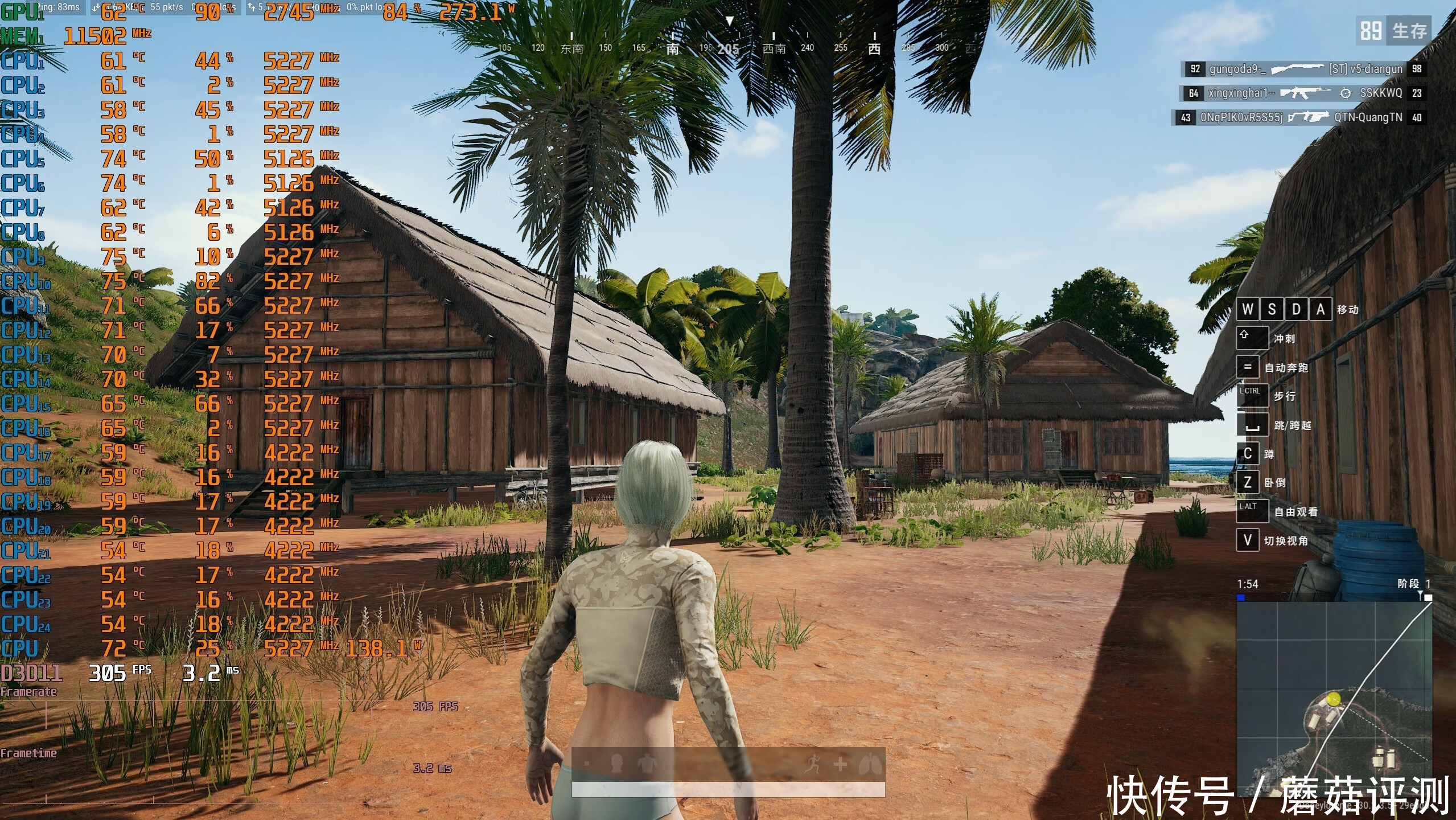Click the gungoda9-_ kill feed entry
This screenshot has width=1456, height=820.
click(1303, 69)
